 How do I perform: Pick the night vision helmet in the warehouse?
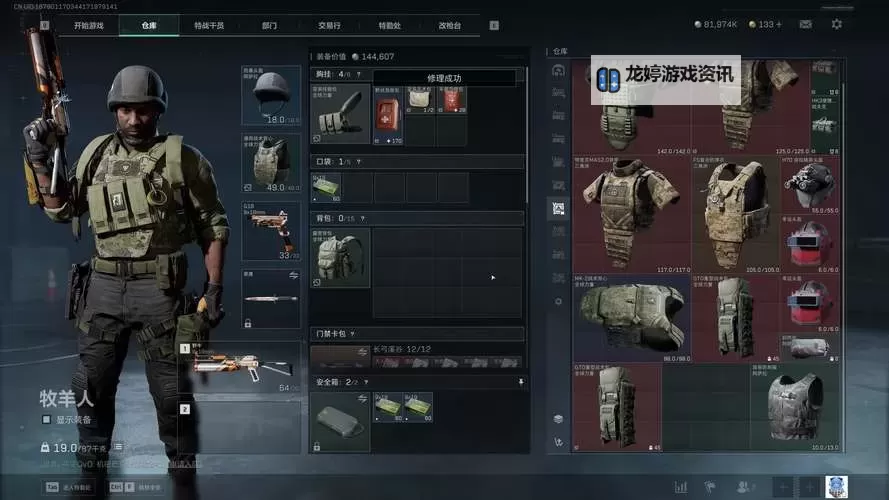click(810, 186)
